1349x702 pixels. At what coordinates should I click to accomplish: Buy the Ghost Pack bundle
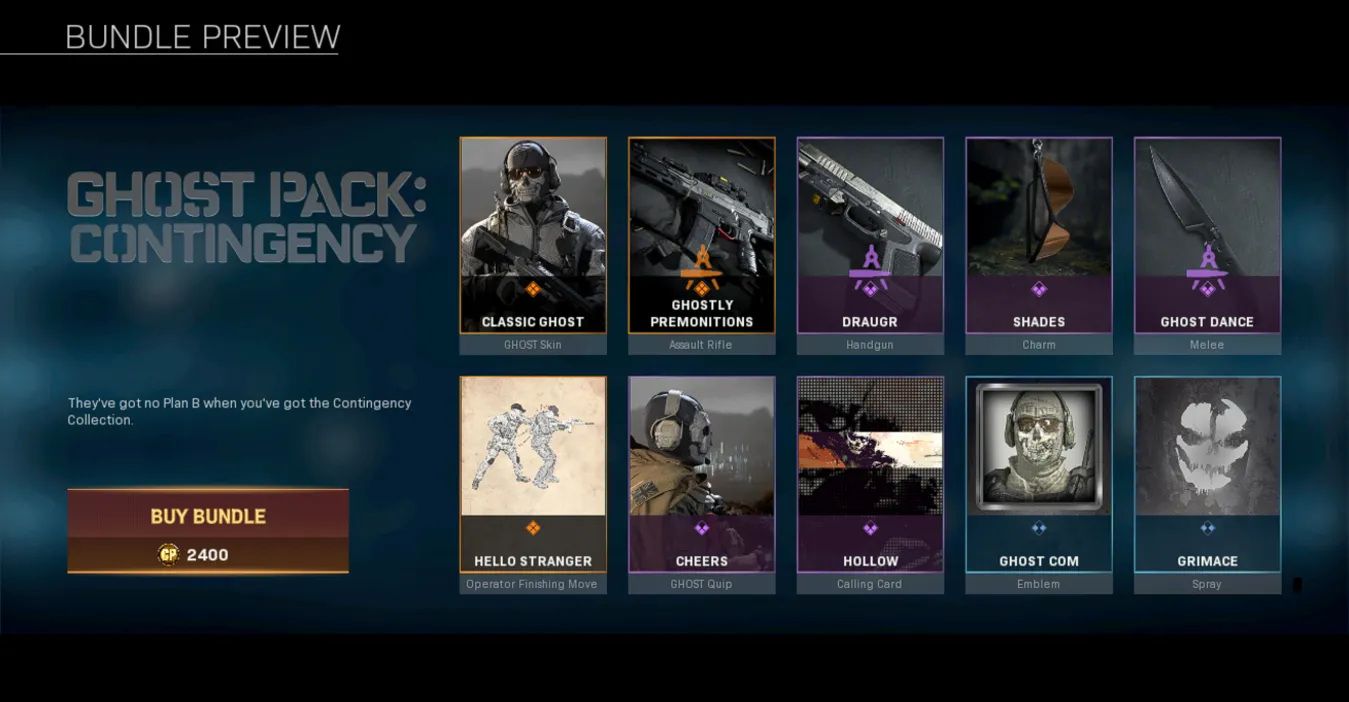click(208, 530)
